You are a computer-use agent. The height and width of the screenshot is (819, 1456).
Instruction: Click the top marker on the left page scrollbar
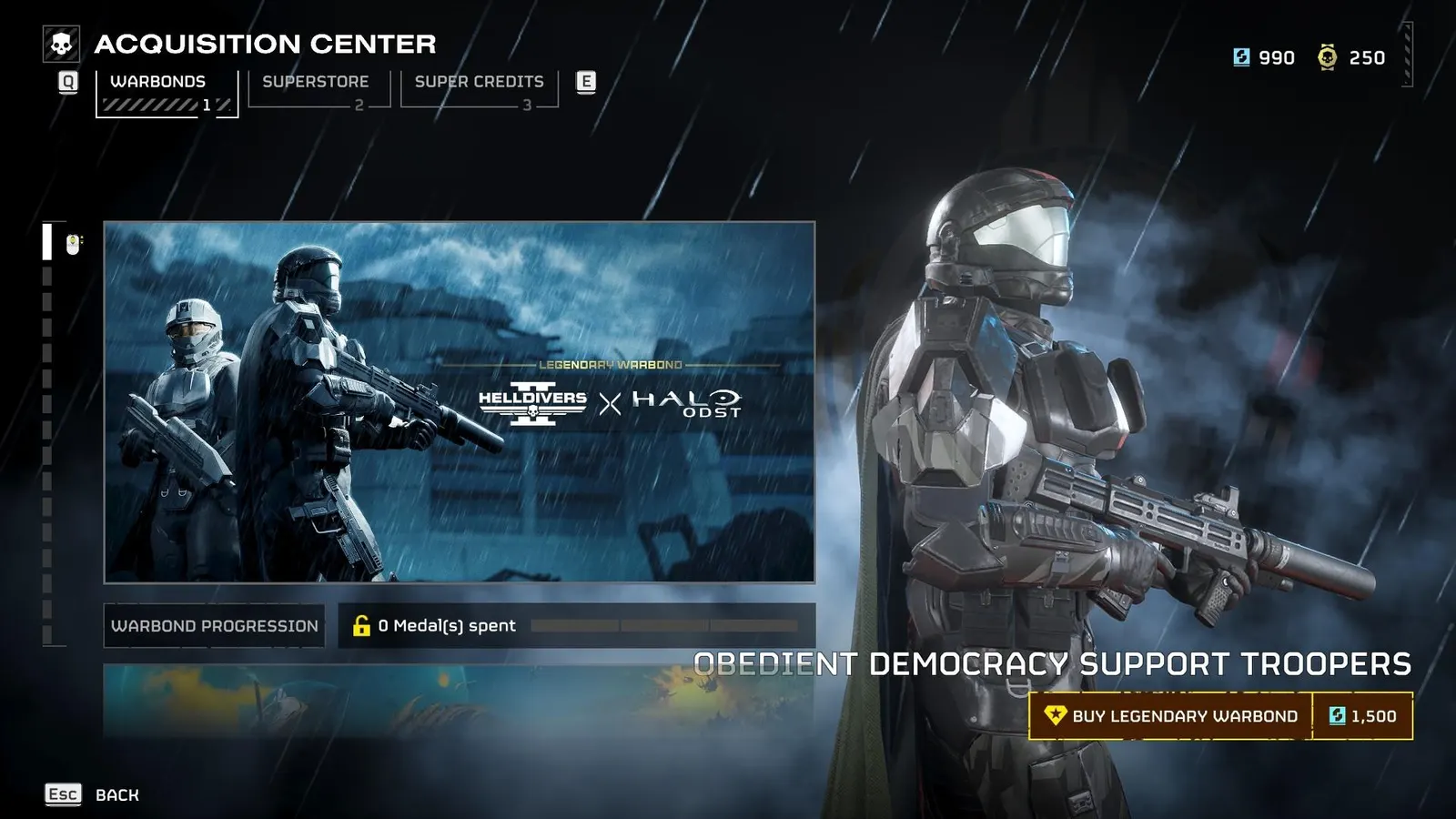click(46, 241)
